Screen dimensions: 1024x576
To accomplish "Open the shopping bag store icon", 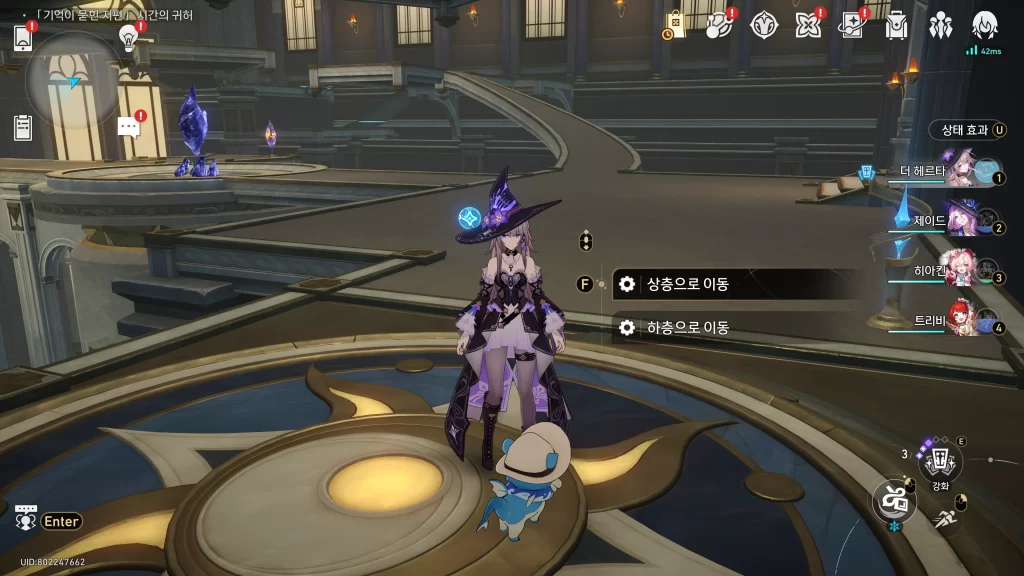I will tap(675, 25).
